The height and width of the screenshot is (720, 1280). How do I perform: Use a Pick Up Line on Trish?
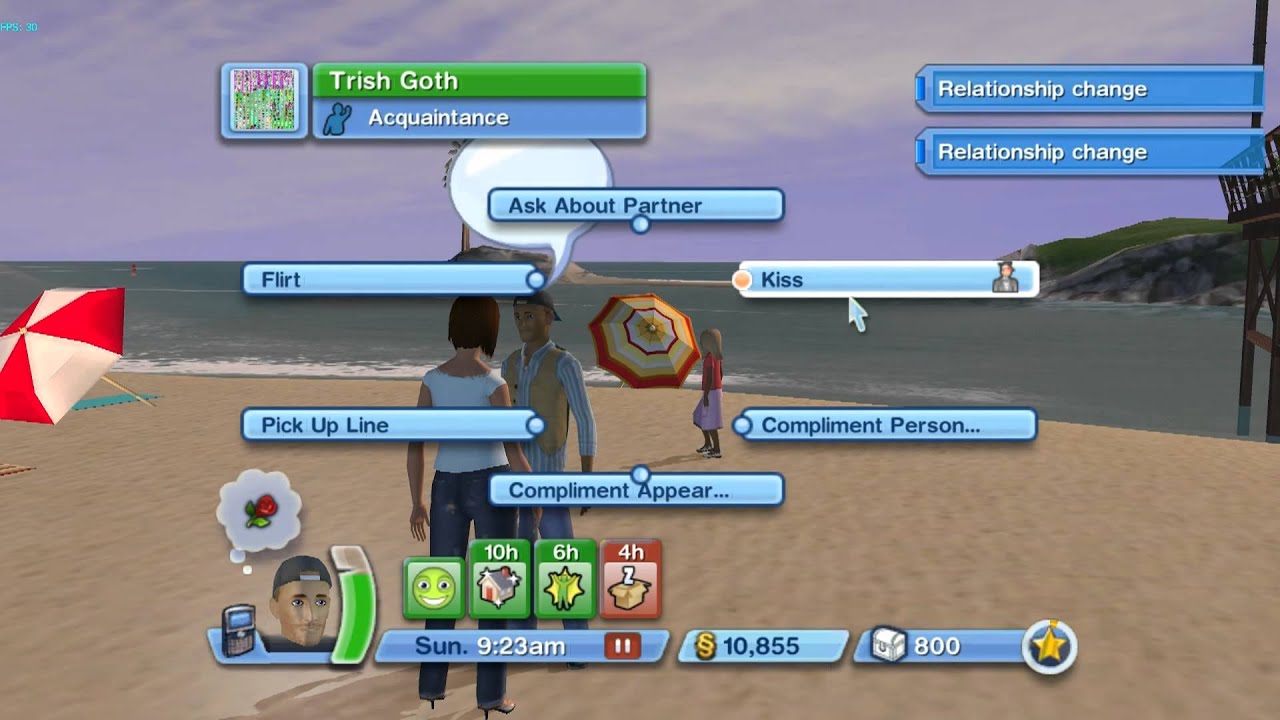[x=390, y=425]
